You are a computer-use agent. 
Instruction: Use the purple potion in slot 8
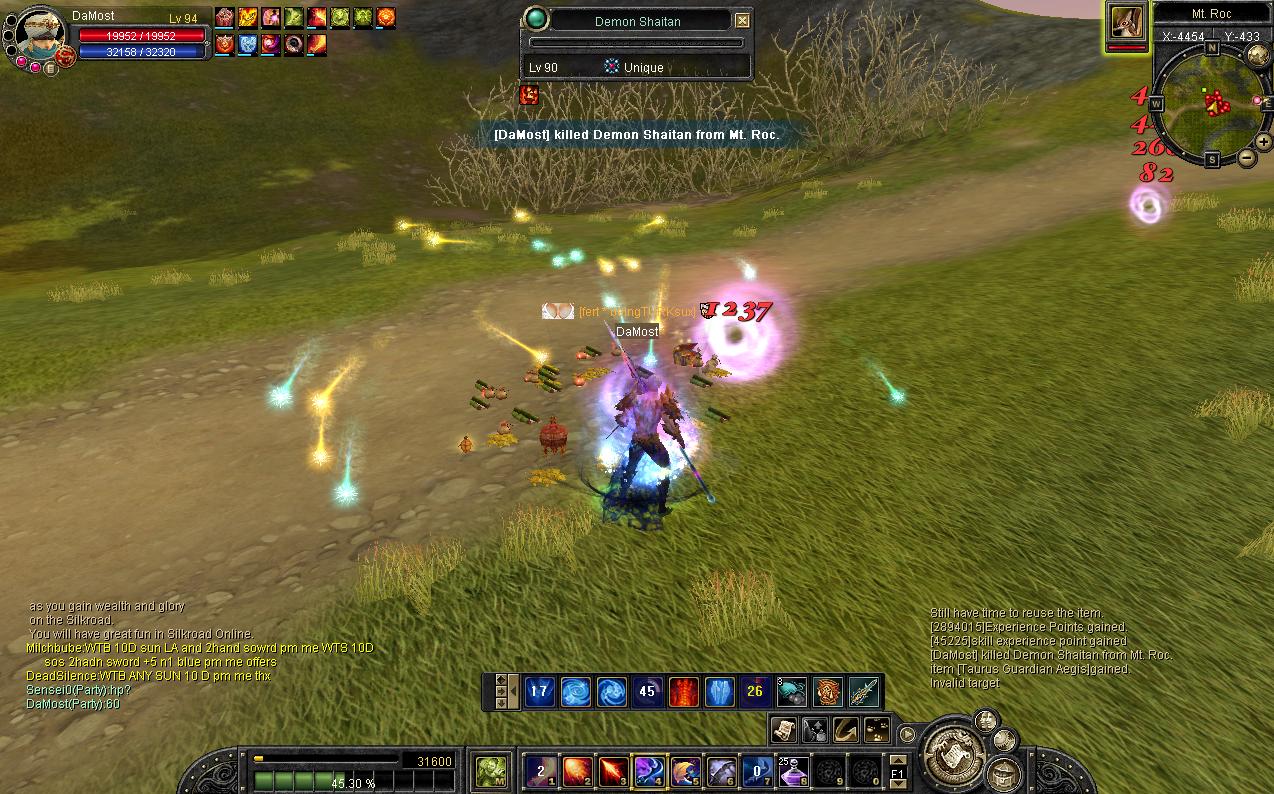[794, 771]
